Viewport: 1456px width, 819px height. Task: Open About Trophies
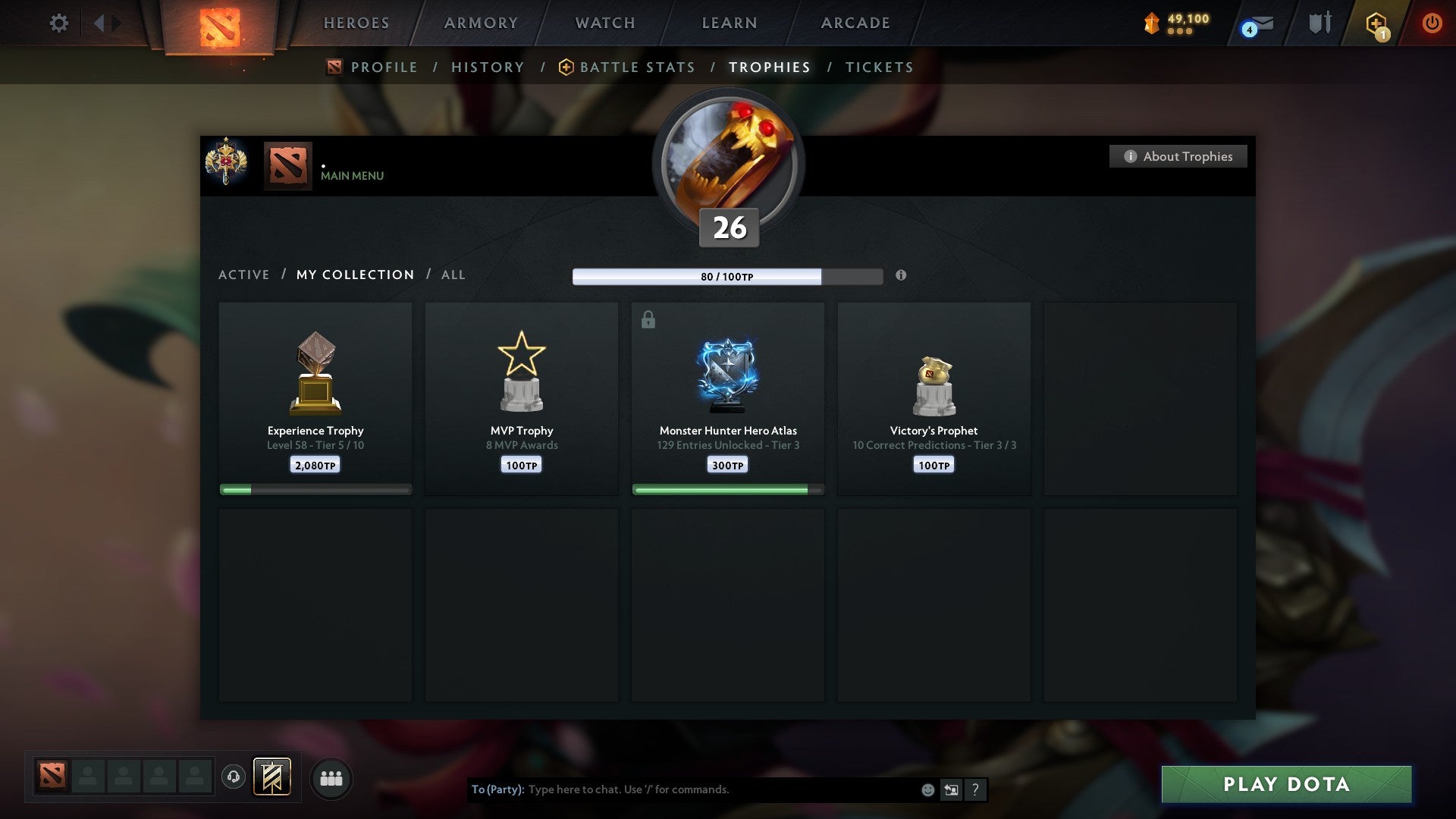click(1178, 156)
